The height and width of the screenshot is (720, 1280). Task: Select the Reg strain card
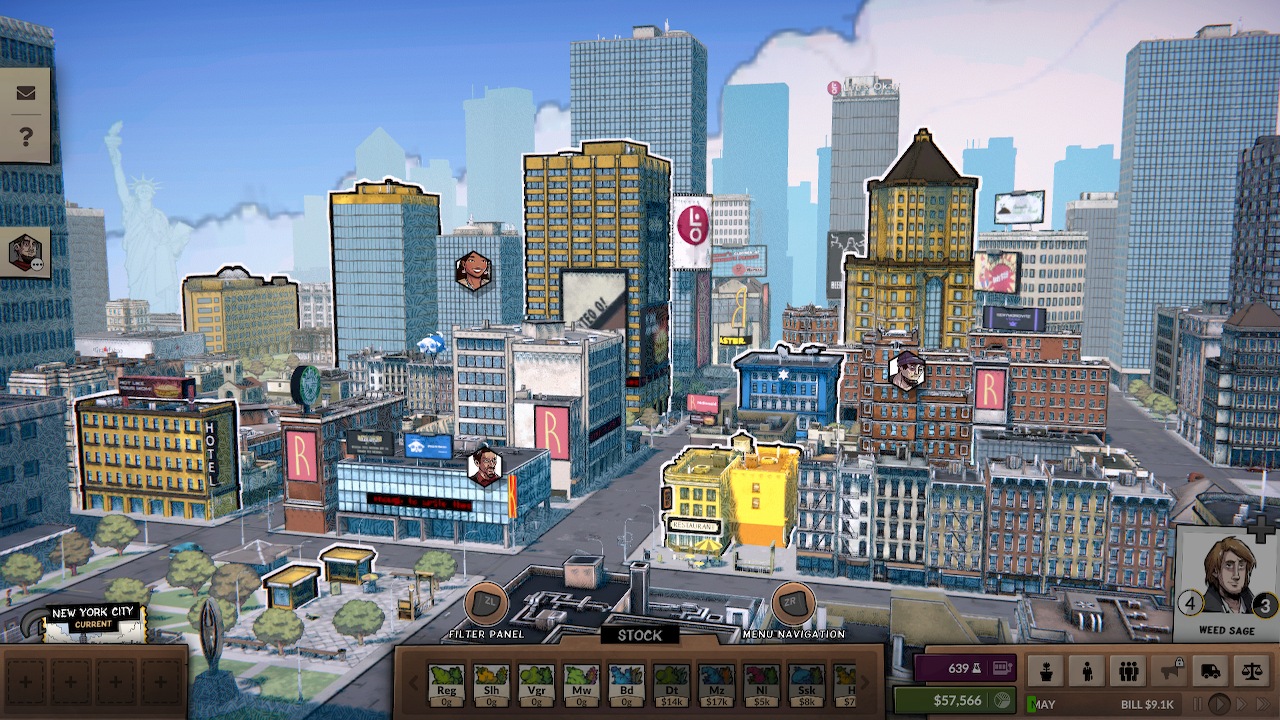[x=446, y=685]
